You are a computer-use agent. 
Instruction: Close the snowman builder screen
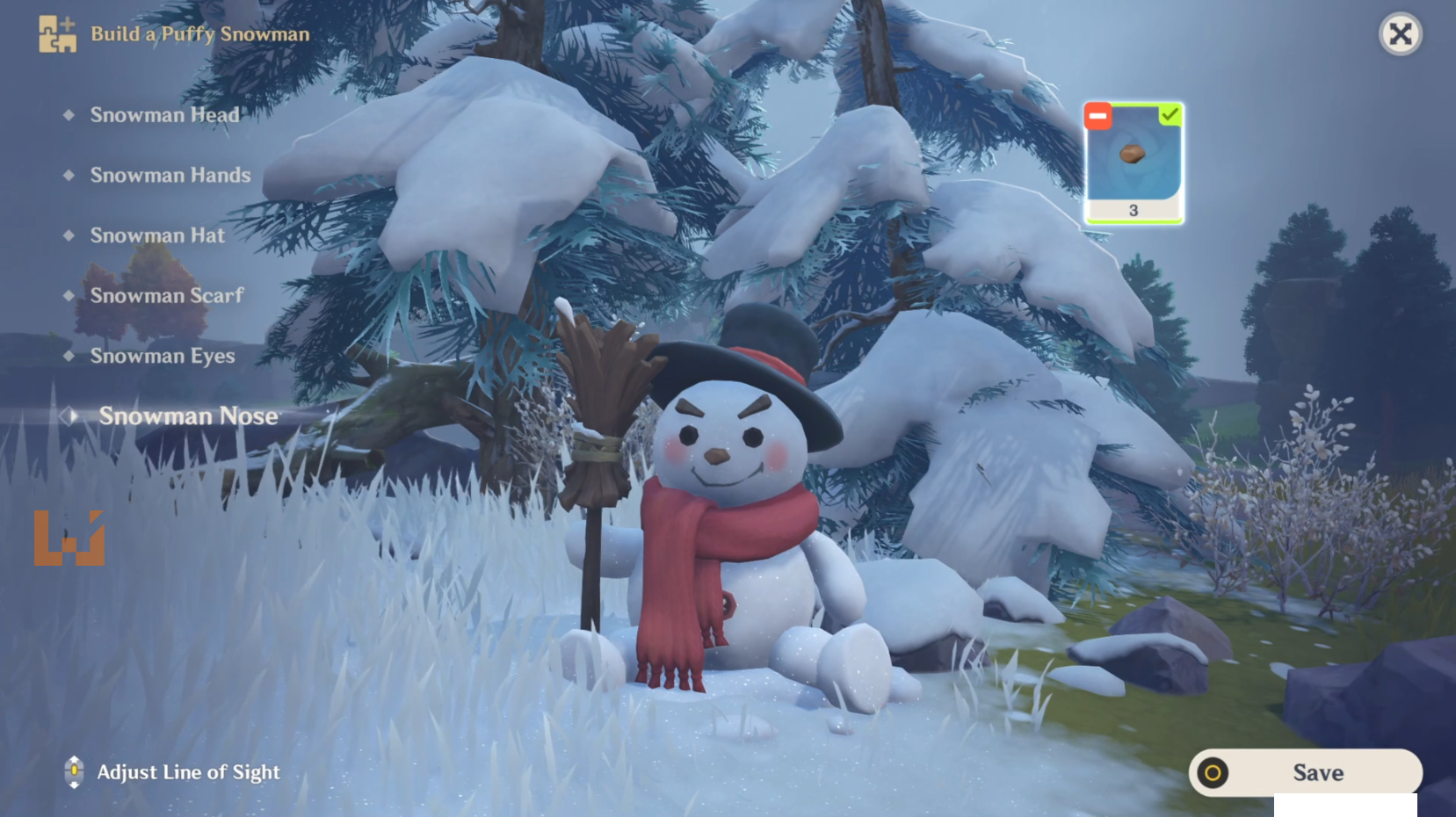pyautogui.click(x=1400, y=34)
